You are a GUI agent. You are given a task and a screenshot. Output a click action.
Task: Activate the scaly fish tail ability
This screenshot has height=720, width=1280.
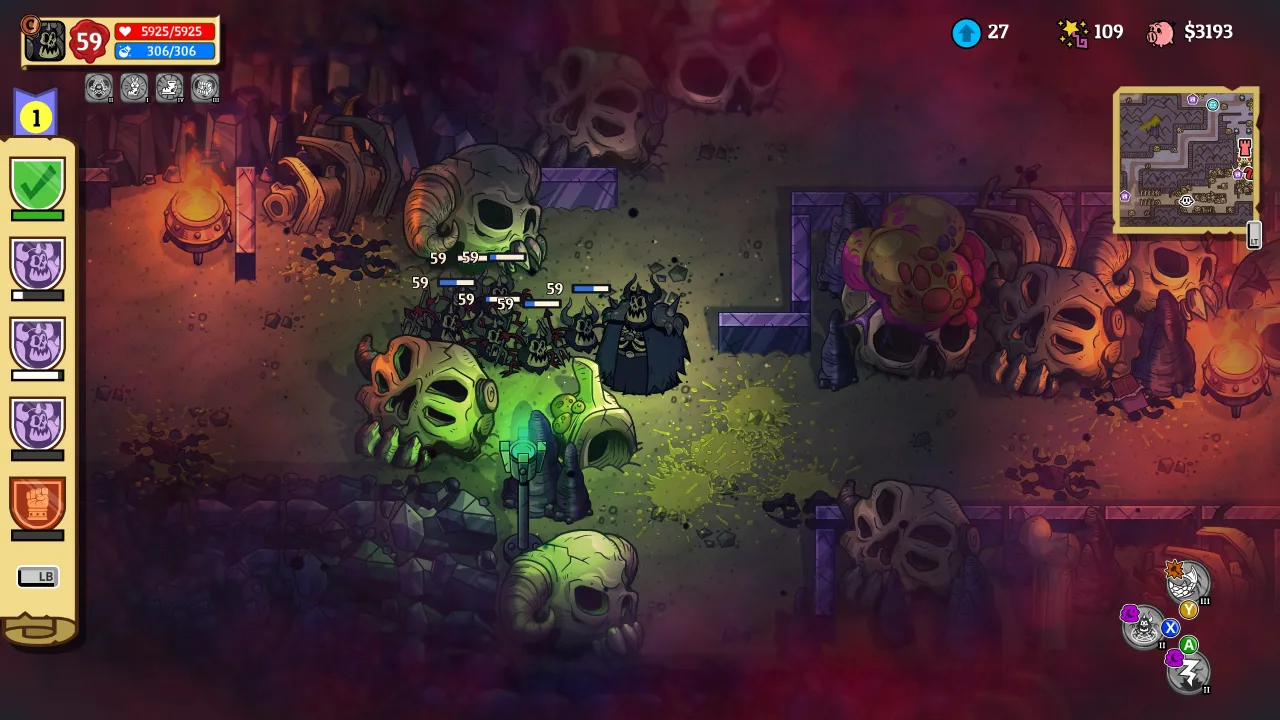(1188, 582)
